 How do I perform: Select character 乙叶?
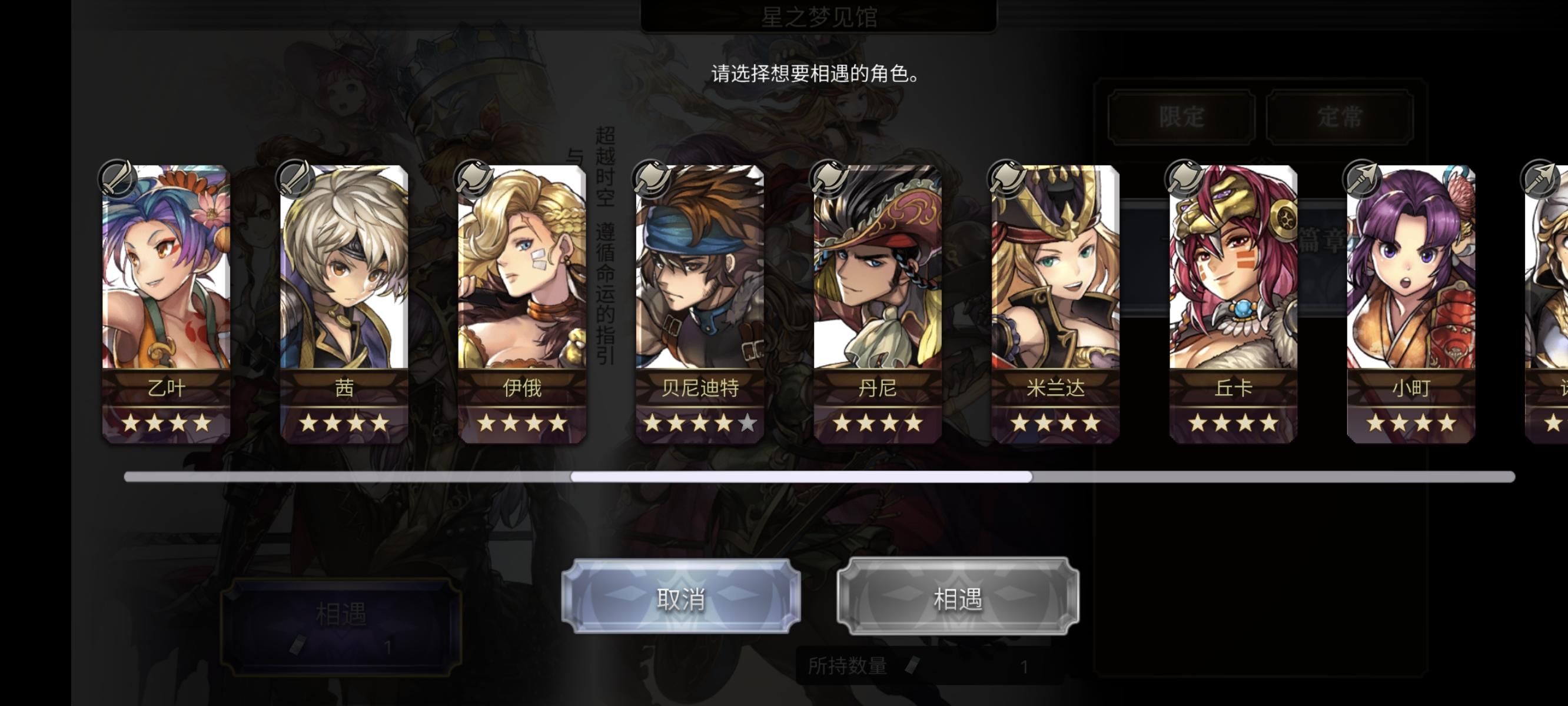click(165, 298)
